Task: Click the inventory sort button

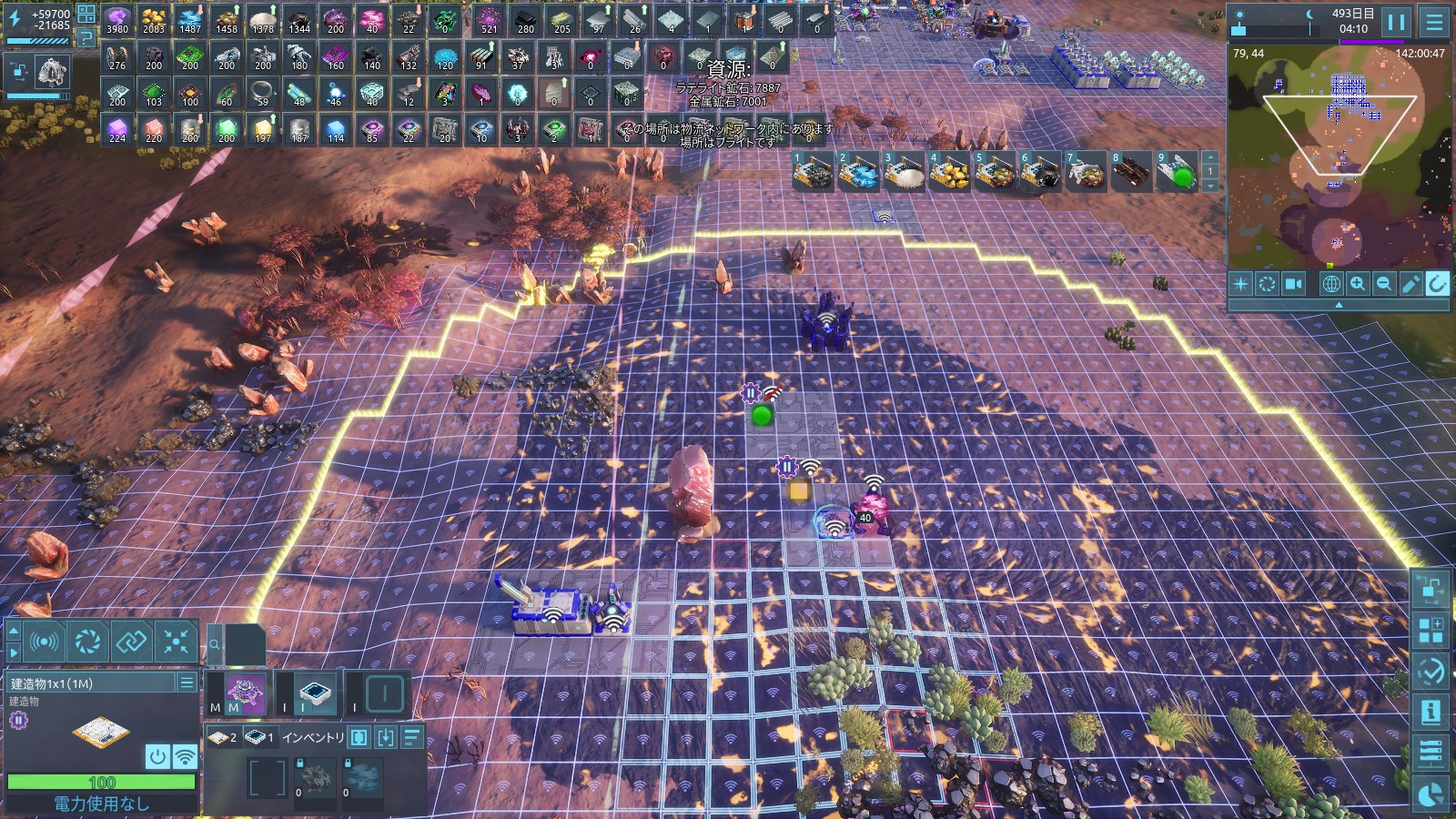Action: [x=412, y=737]
